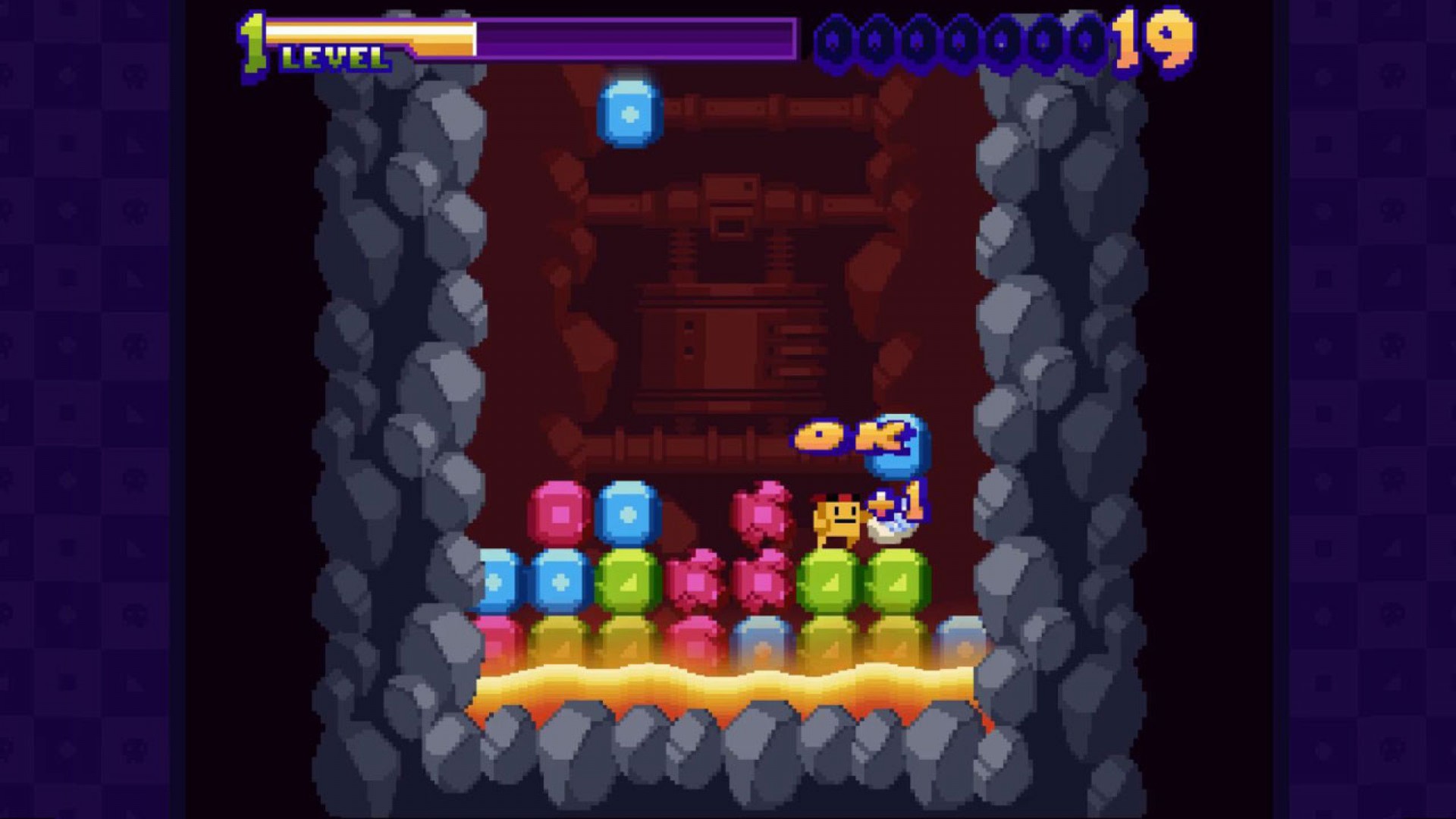Click the falling blue gem at the top

(x=631, y=114)
